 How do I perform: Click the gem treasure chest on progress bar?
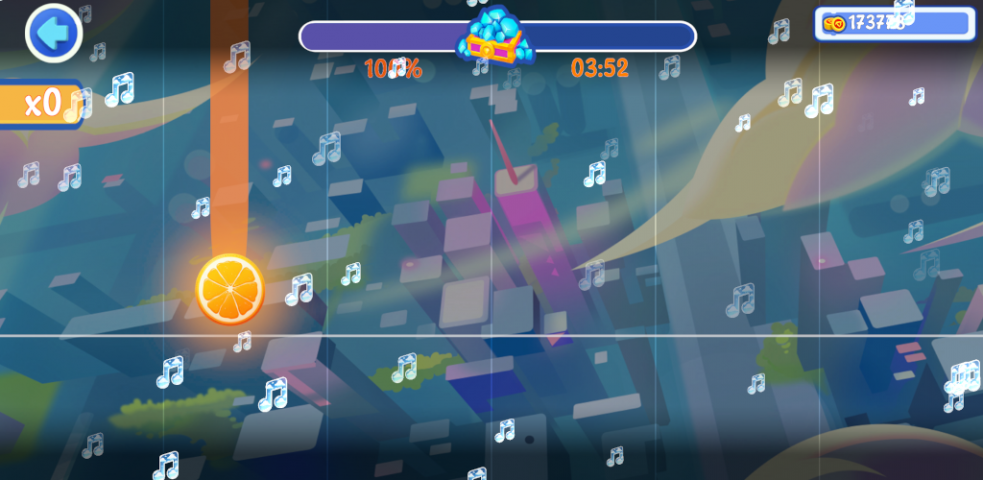tap(494, 38)
